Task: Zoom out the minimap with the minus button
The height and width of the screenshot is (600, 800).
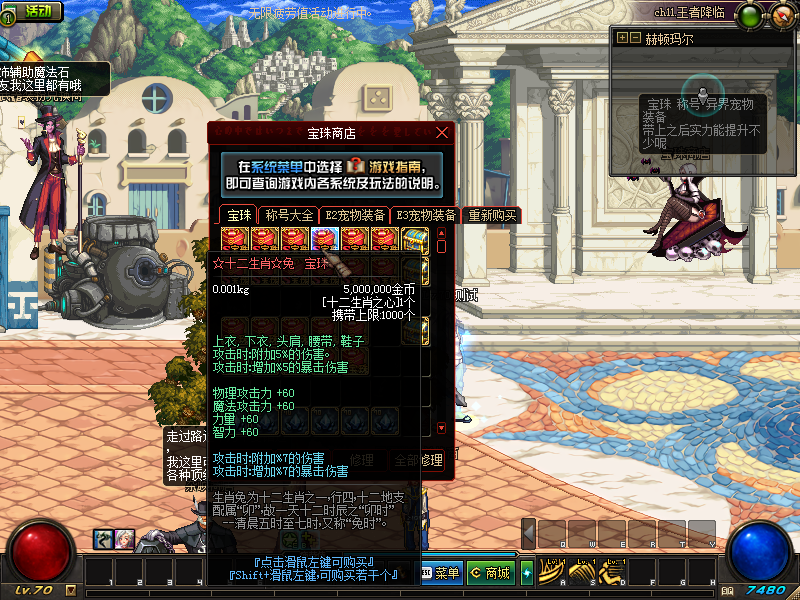Action: pos(635,38)
